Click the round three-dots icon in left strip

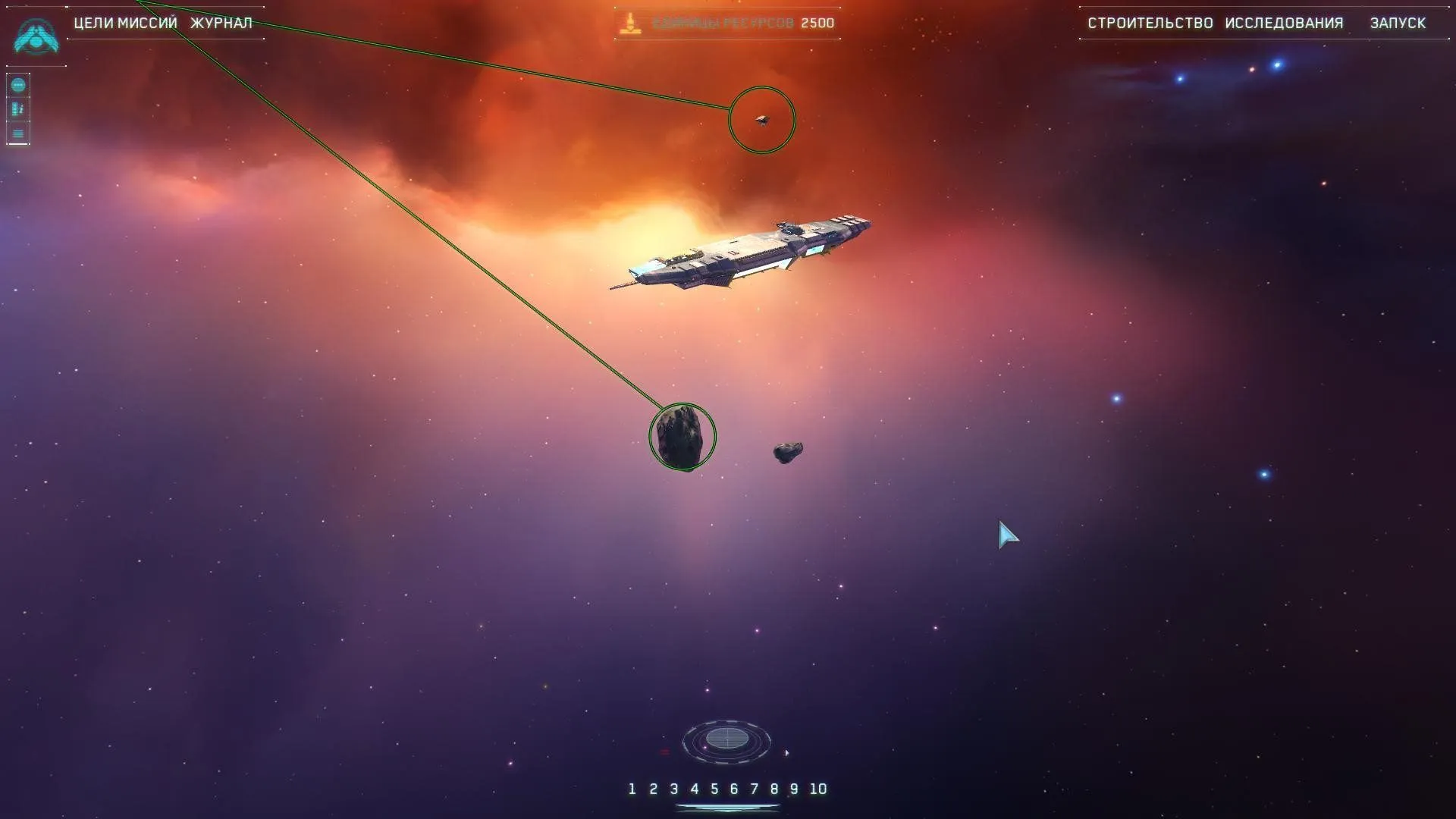[18, 85]
